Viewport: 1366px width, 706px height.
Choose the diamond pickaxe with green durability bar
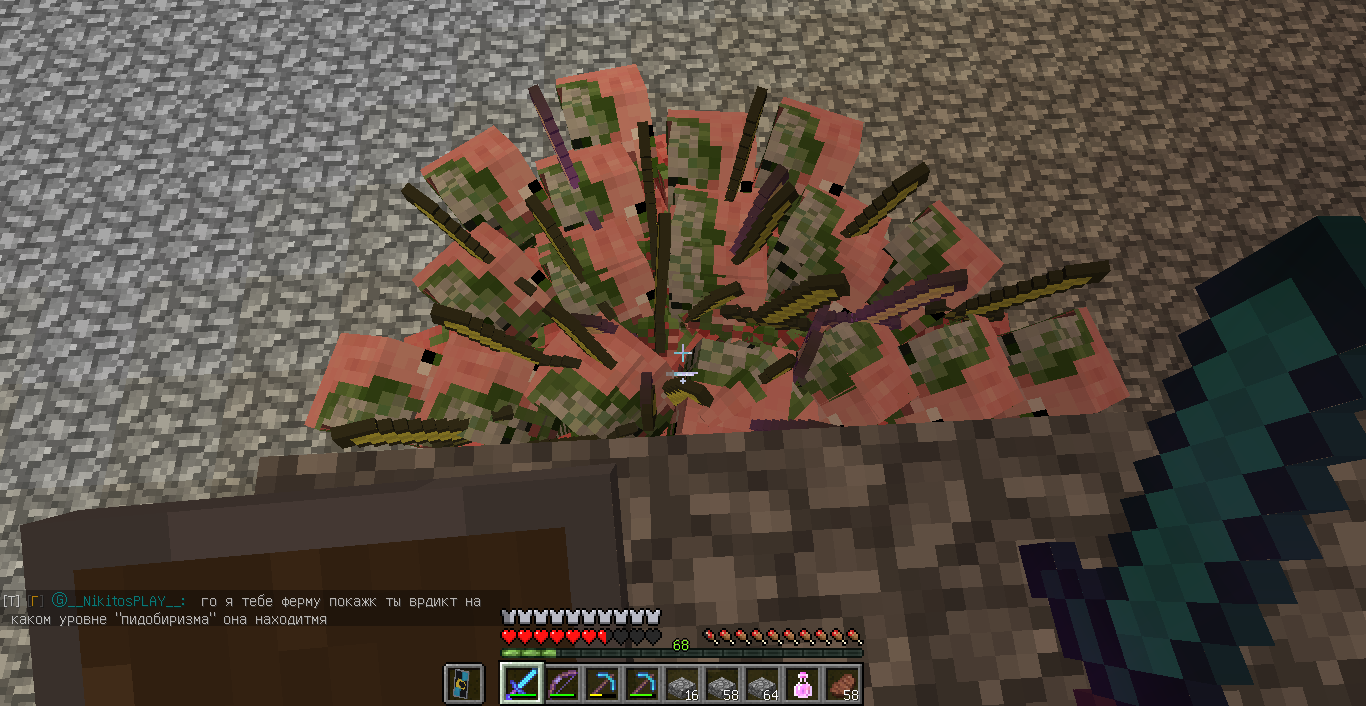click(642, 684)
